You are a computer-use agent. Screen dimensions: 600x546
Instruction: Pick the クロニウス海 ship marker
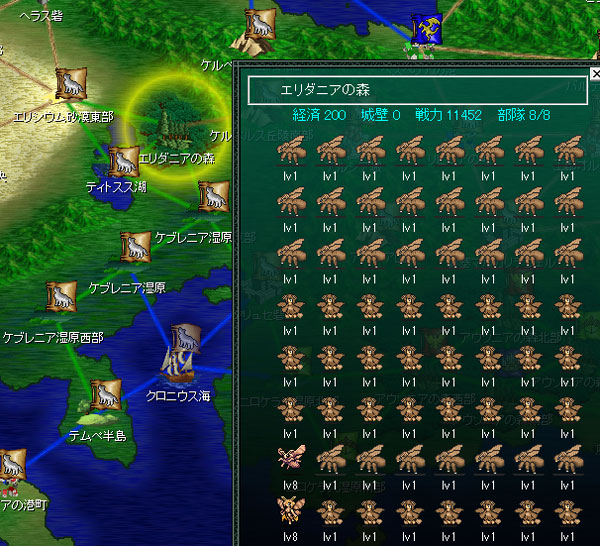(x=181, y=357)
